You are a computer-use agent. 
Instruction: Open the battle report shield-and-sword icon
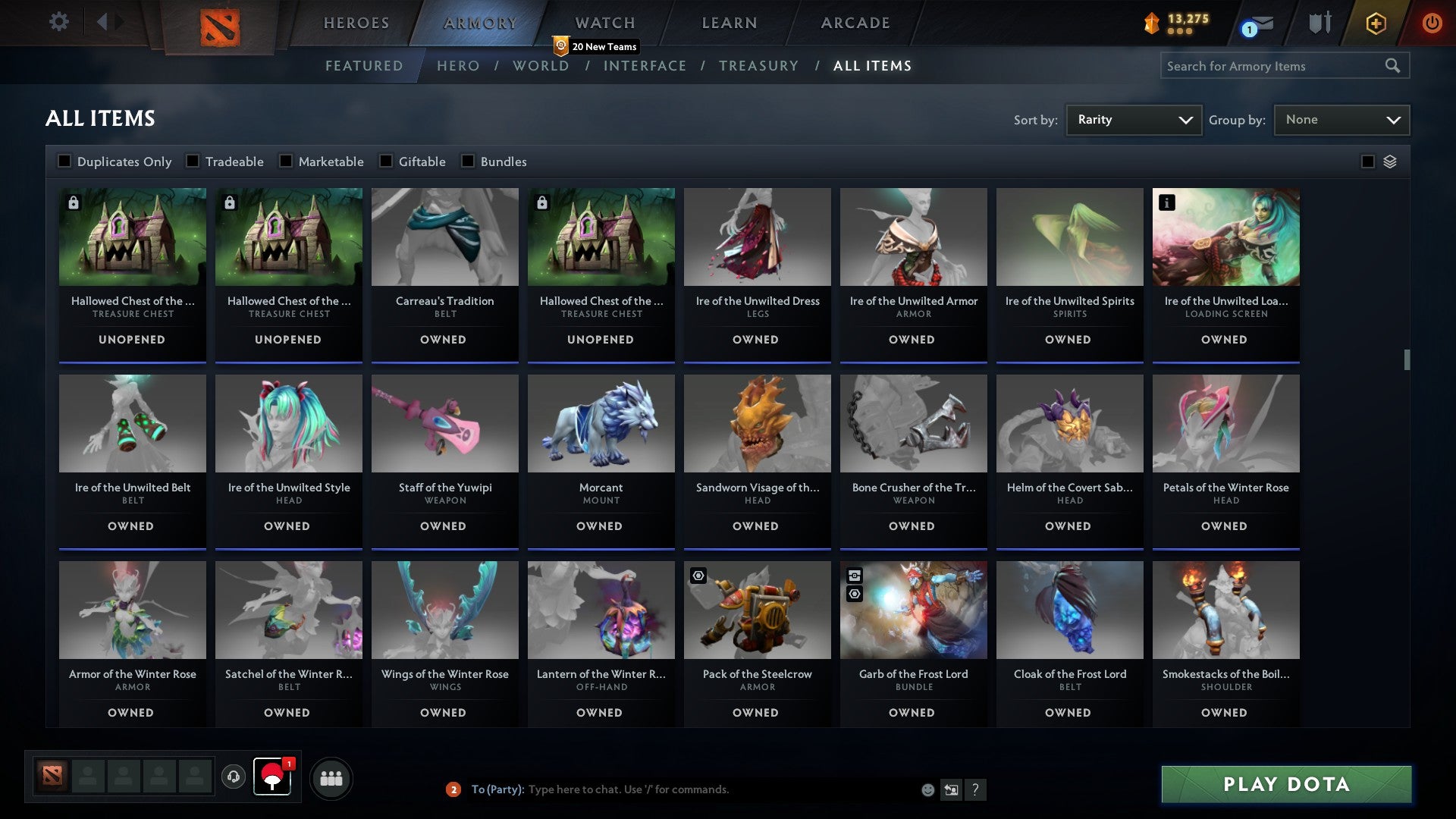pos(1319,22)
